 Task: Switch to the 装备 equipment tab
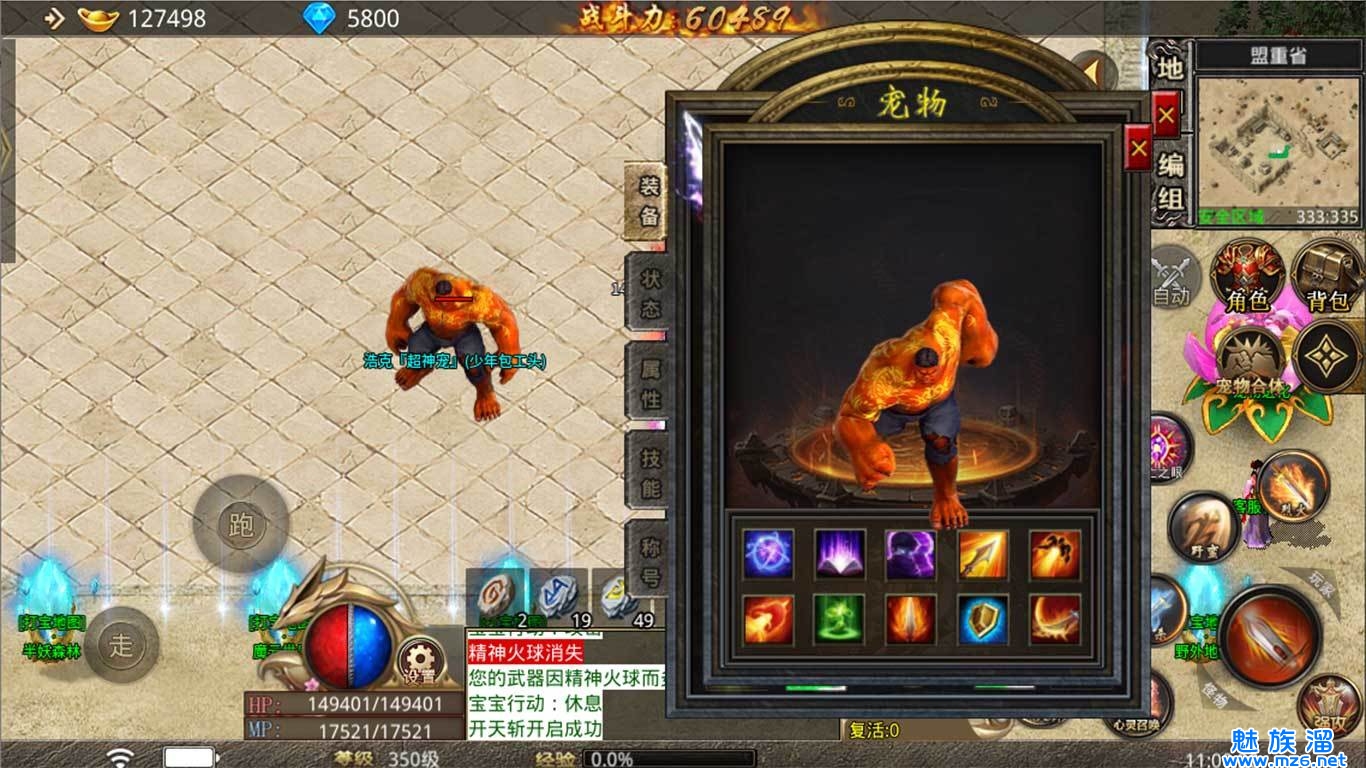[x=649, y=202]
